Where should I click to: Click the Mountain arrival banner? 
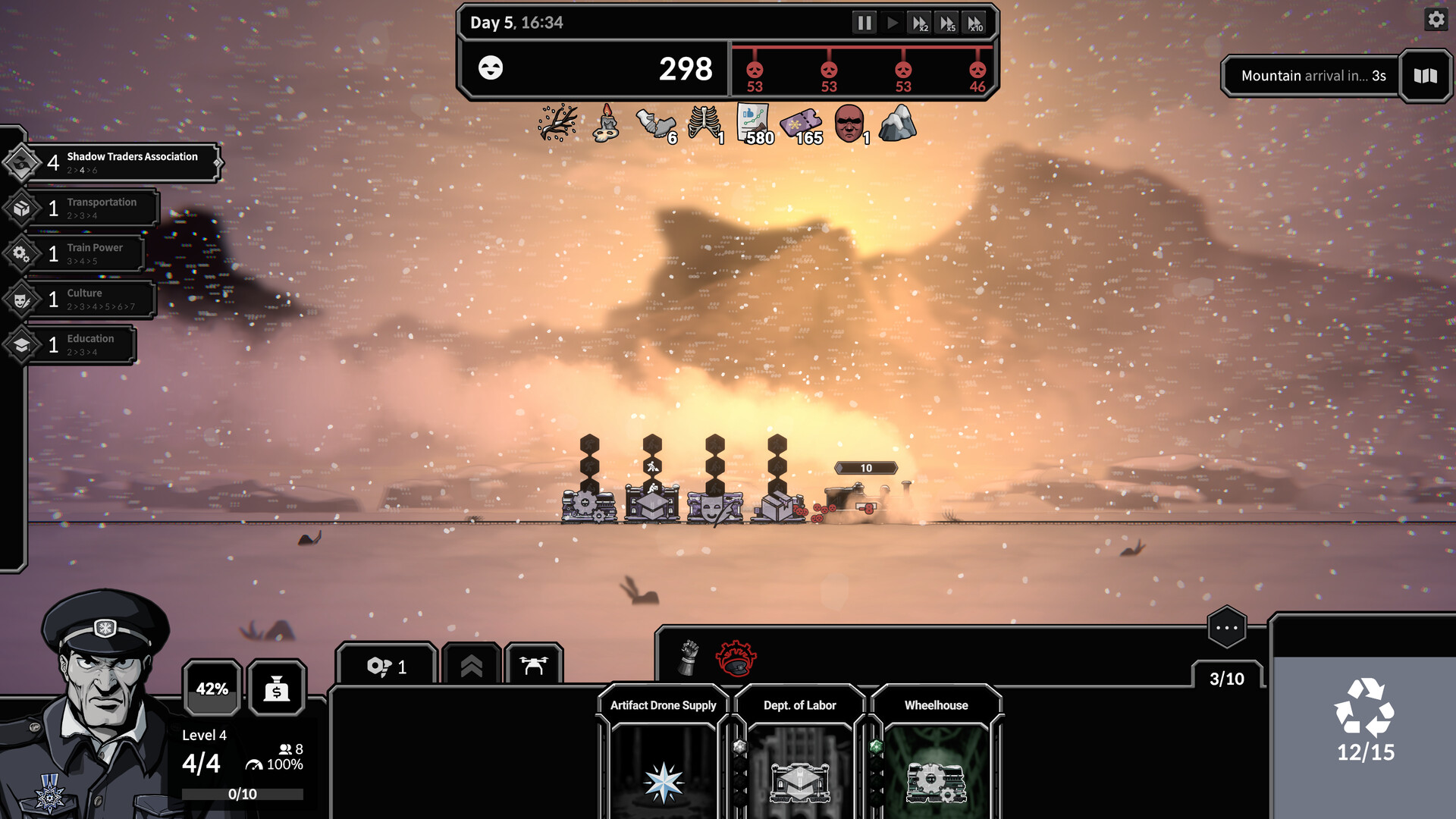(x=1312, y=75)
